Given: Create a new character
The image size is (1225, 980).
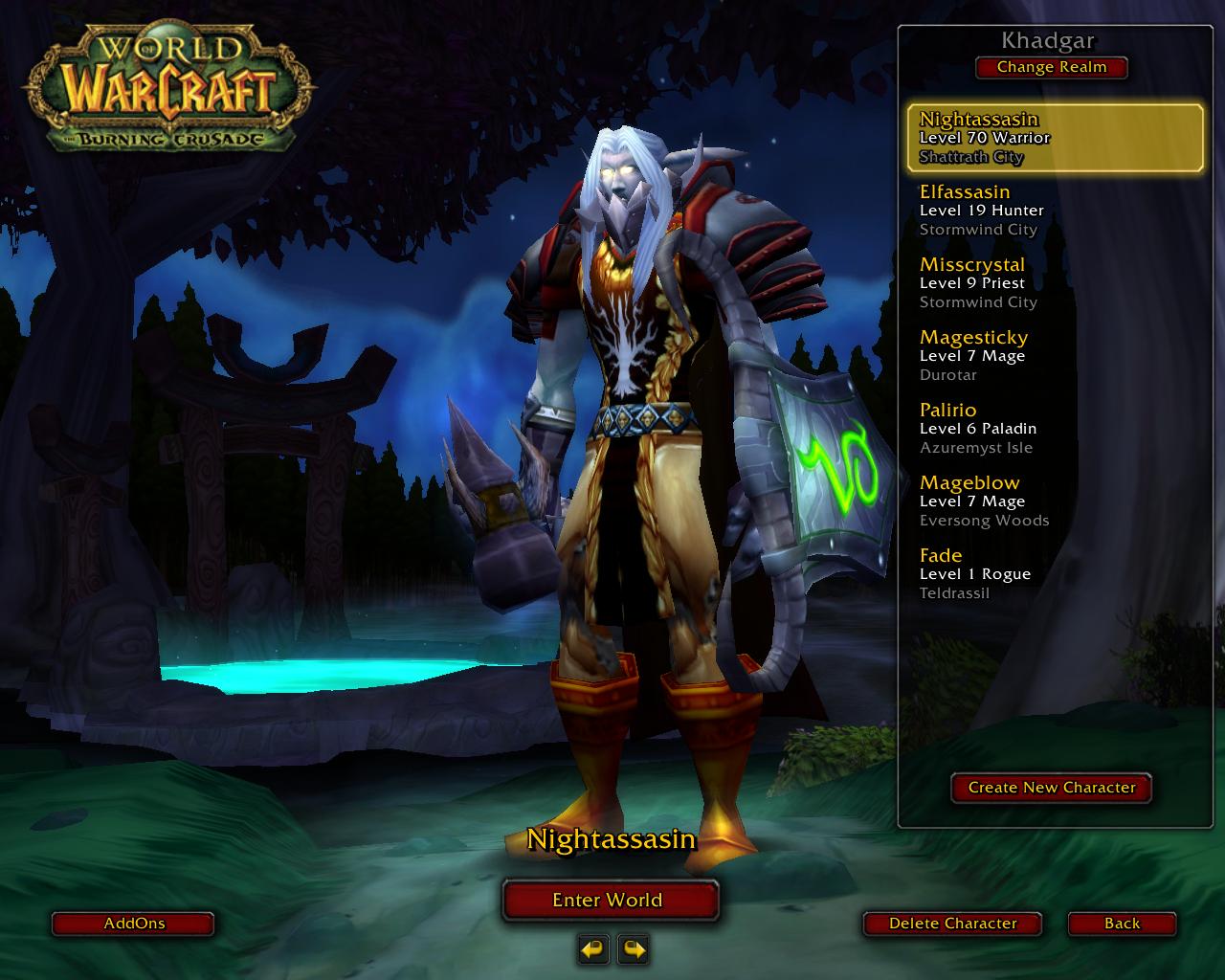Looking at the screenshot, I should [1051, 788].
